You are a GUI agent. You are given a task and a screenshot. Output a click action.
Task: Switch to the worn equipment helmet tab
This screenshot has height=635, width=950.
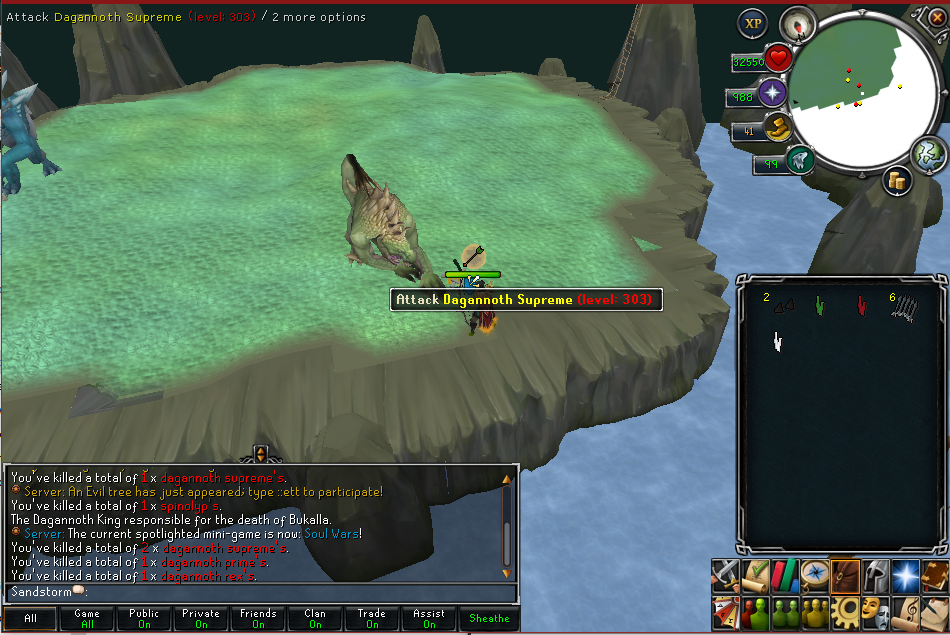pyautogui.click(x=874, y=574)
